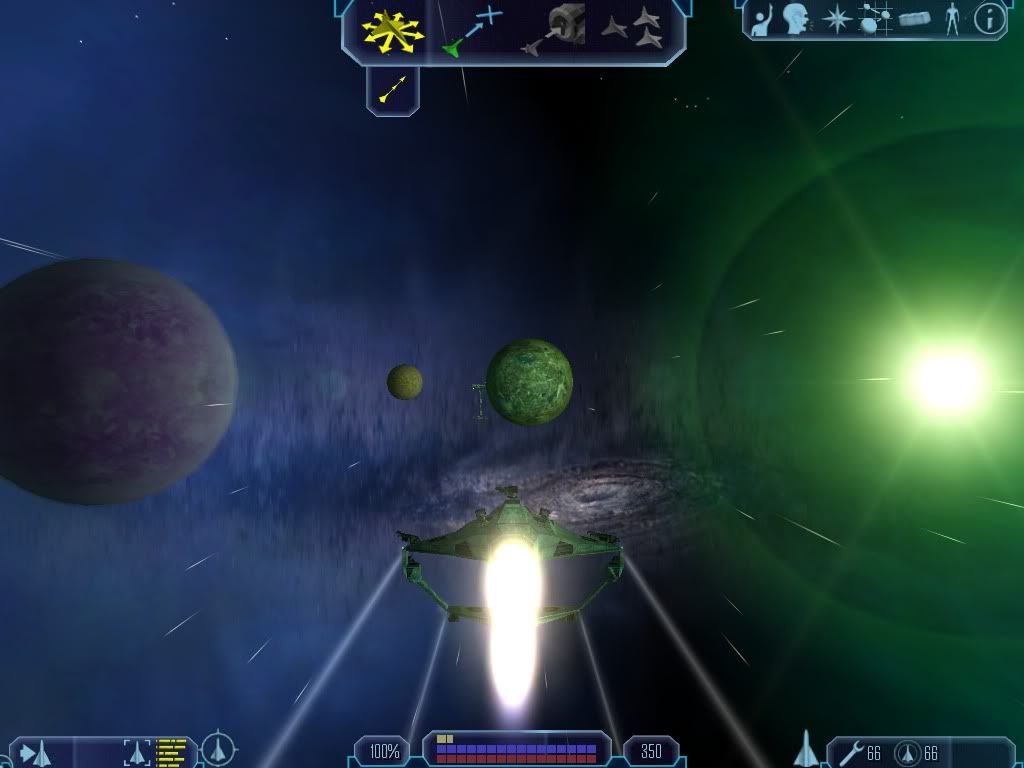Open the starburst Neural Net log
This screenshot has height=768, width=1024.
836,19
